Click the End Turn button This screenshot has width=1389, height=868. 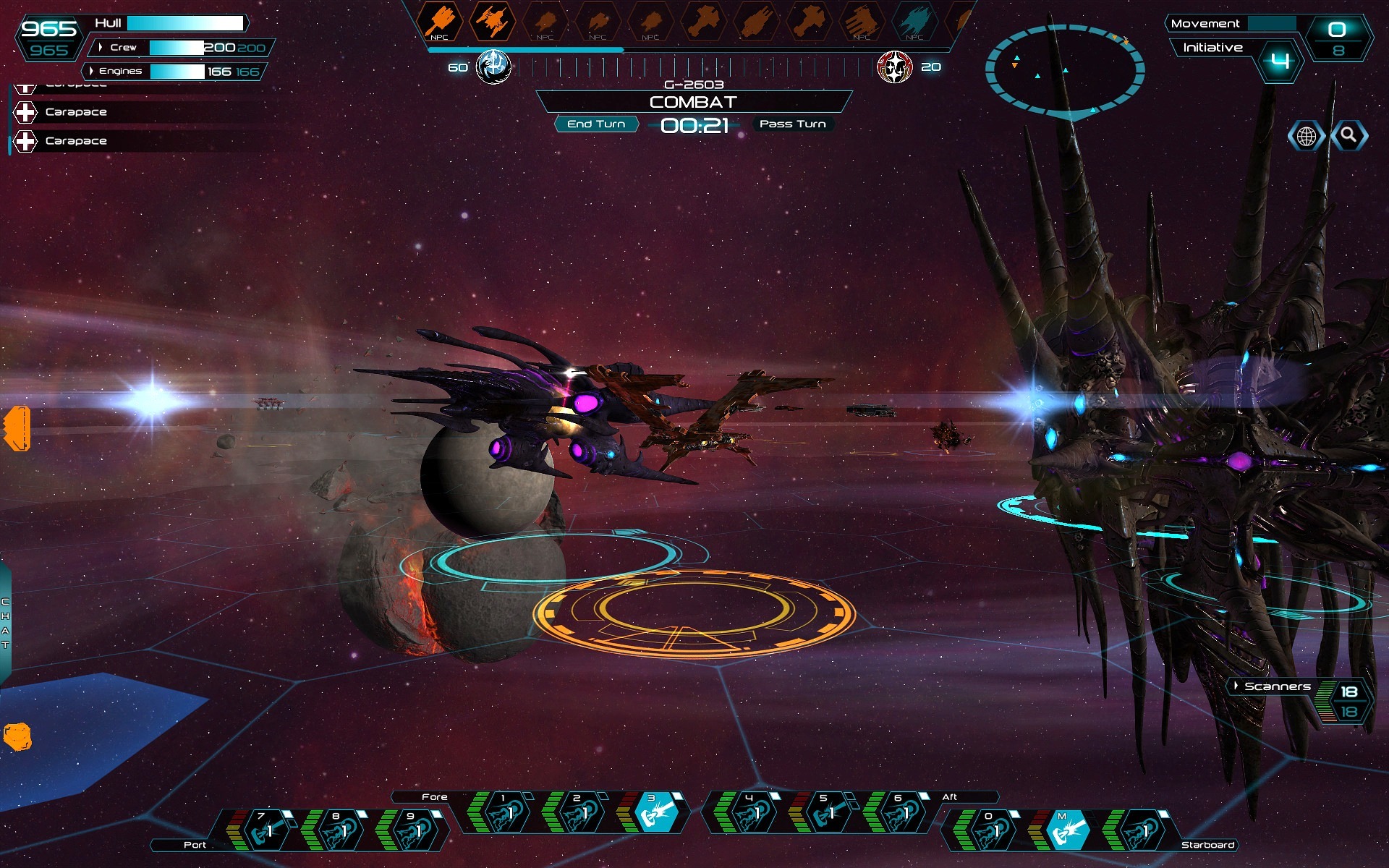pos(596,124)
